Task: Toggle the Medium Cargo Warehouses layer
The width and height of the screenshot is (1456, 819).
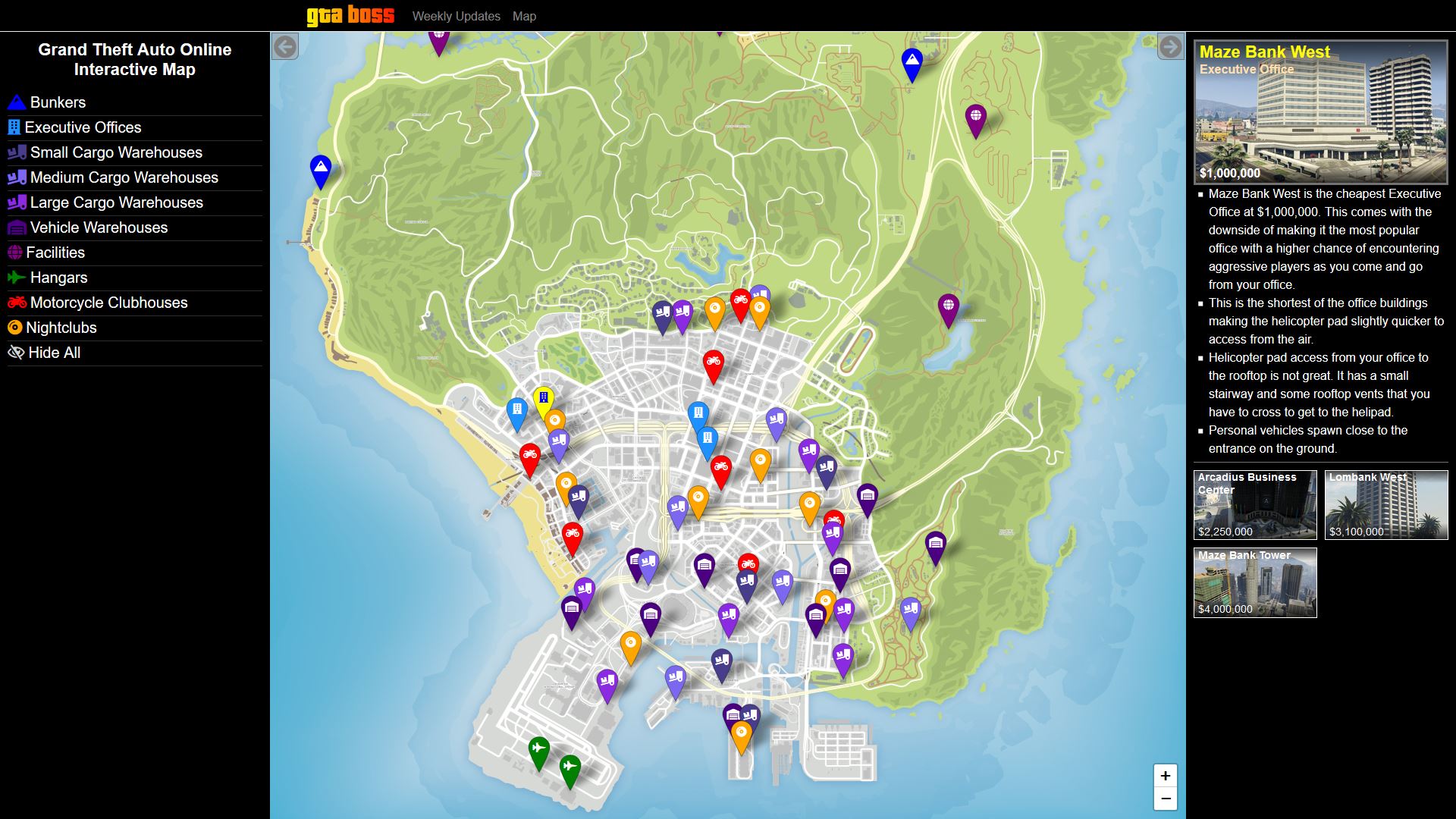Action: pyautogui.click(x=17, y=177)
